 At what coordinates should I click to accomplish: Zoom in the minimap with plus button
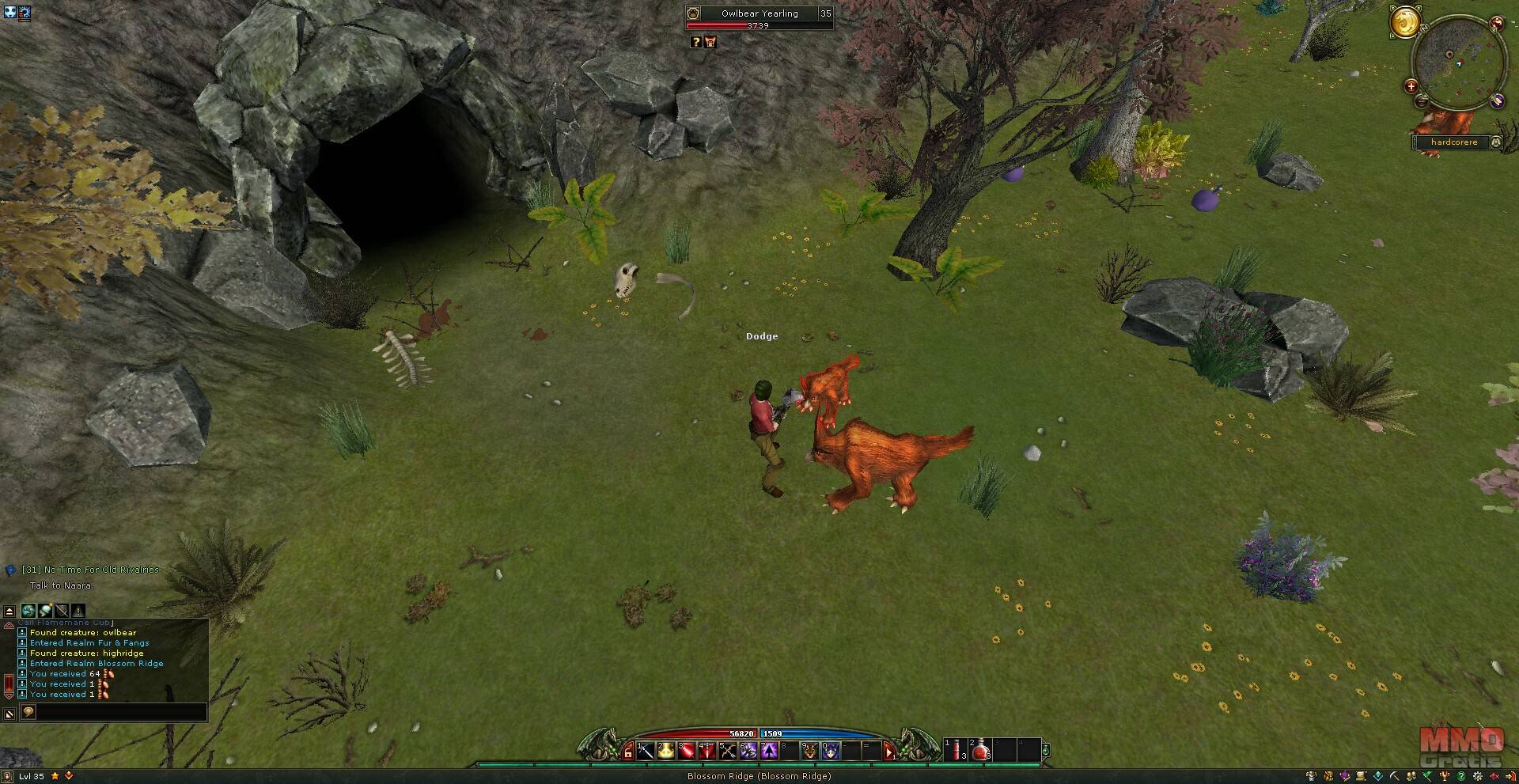pos(1411,86)
